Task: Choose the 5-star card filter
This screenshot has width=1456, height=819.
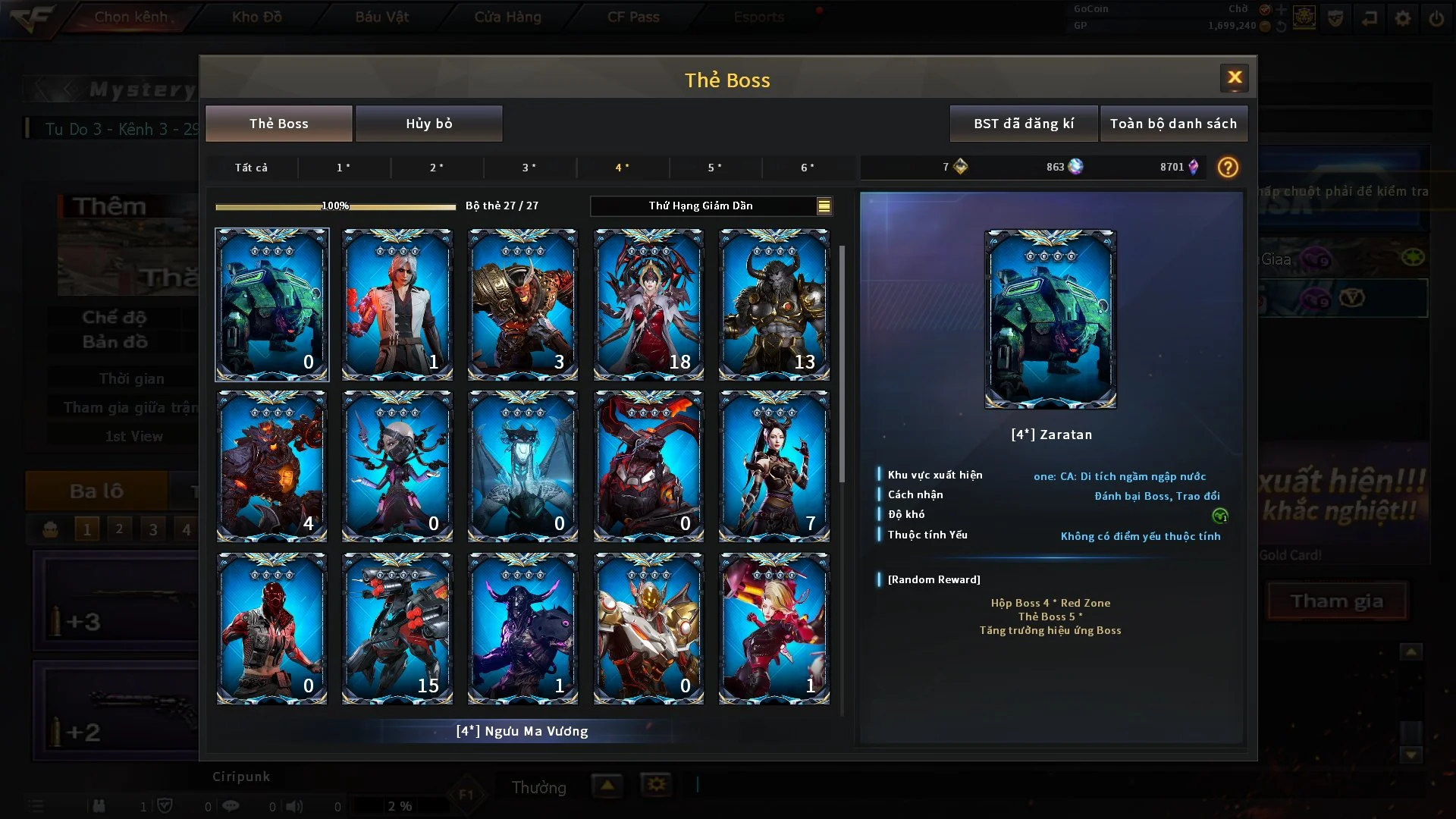Action: point(714,168)
